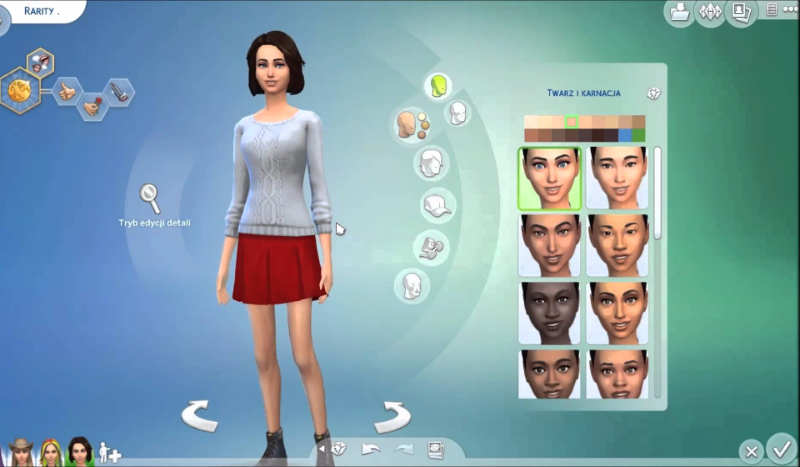
Task: Rotate the Sim using the right arrow
Action: click(x=391, y=414)
